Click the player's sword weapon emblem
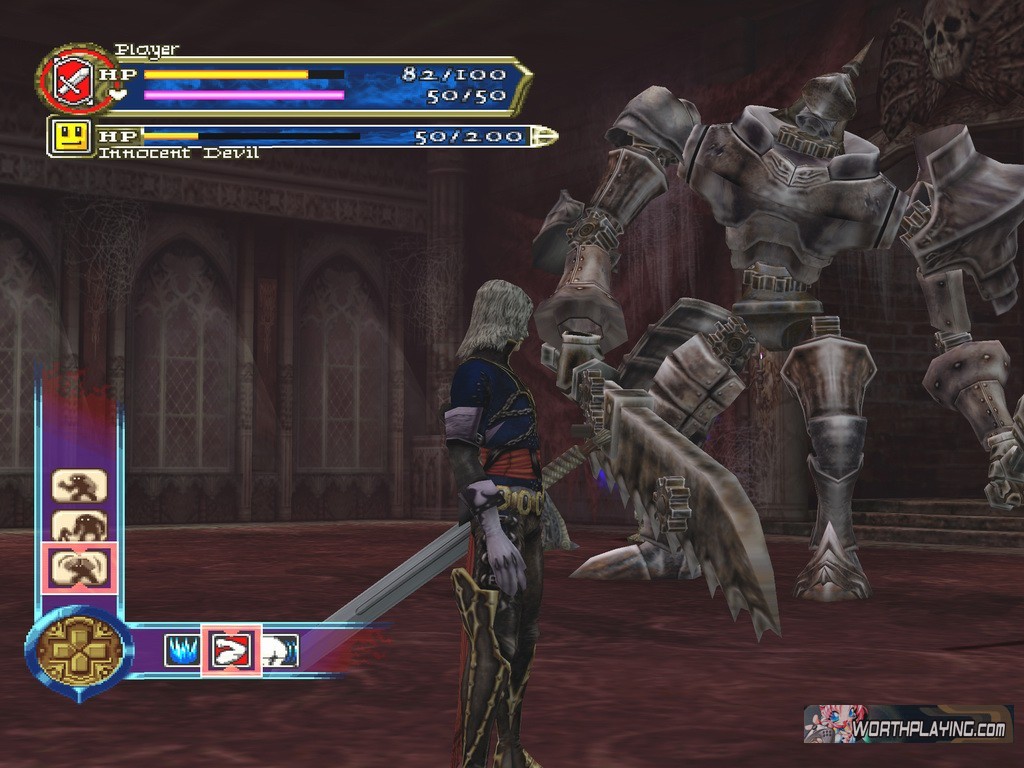The width and height of the screenshot is (1024, 768). pos(69,78)
